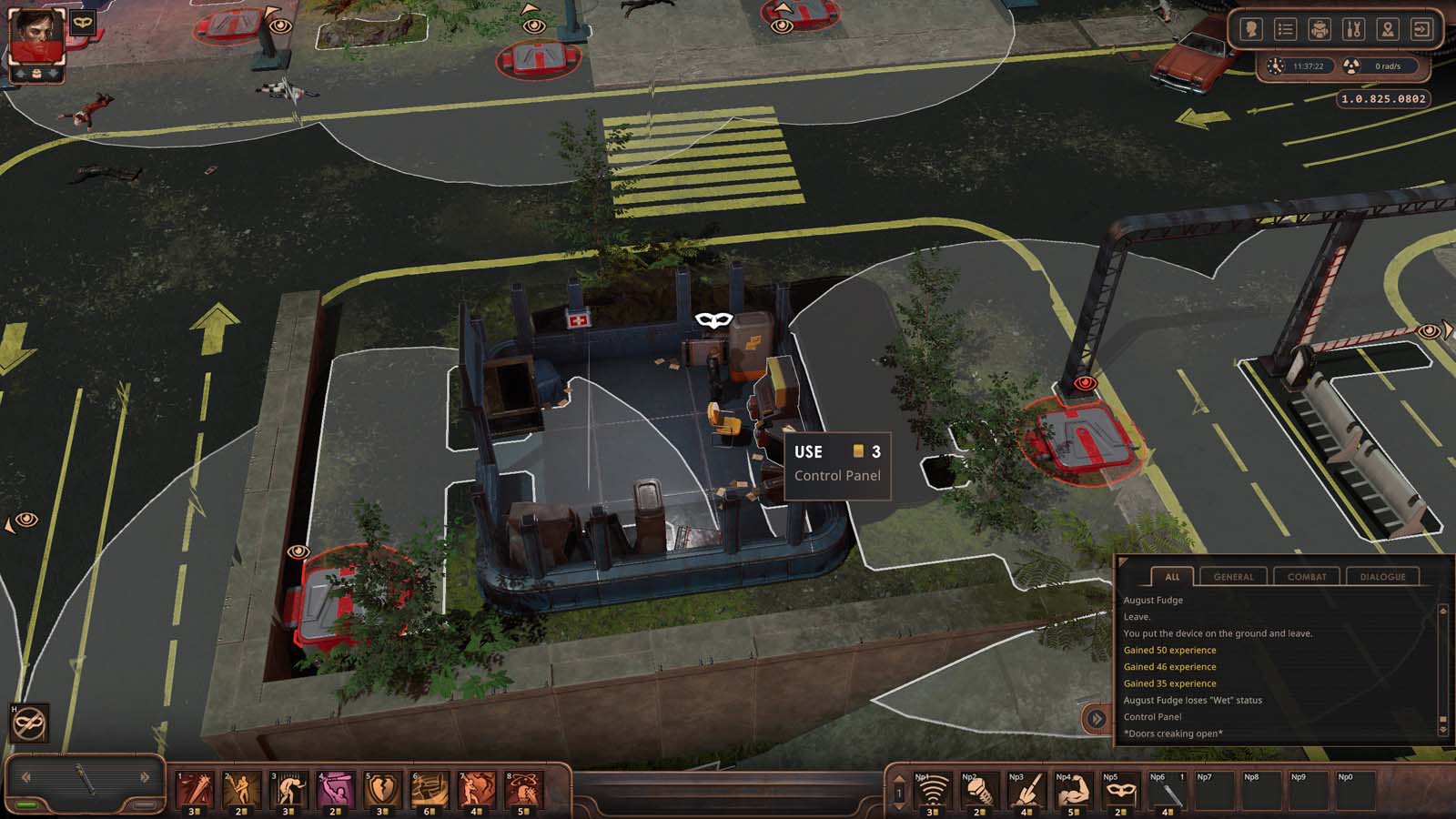Open the crafting tools icon
Screen dimensions: 1456x819
coord(1353,29)
